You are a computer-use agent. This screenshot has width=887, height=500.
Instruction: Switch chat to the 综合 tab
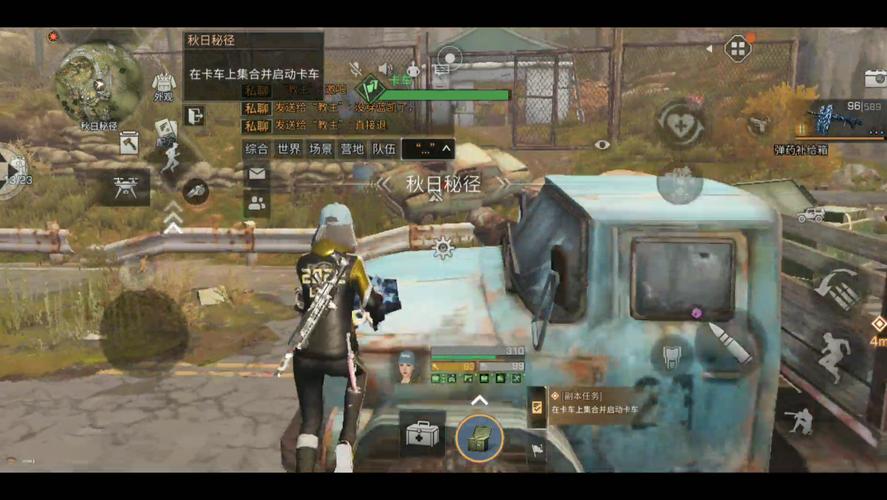point(257,149)
